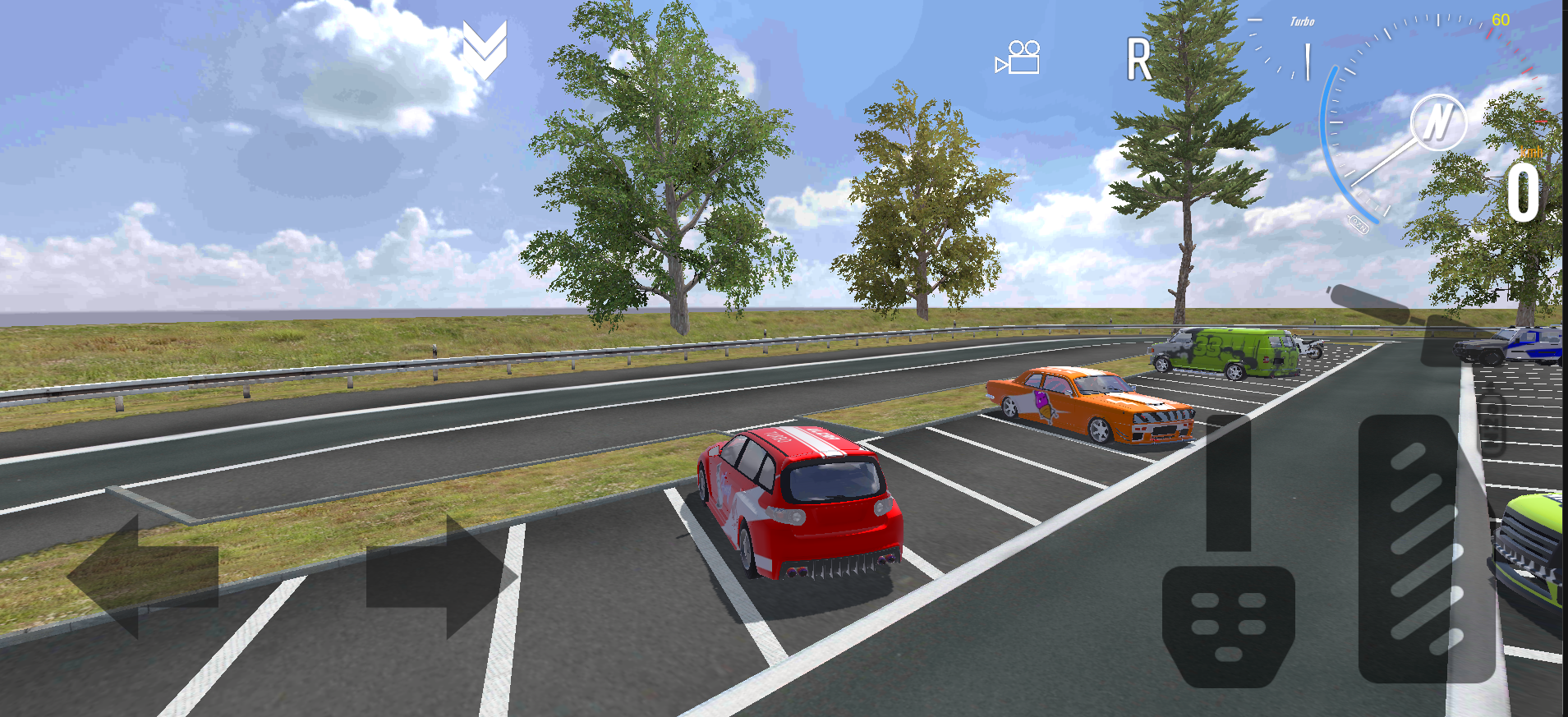1568x717 pixels.
Task: Switch camera with the video camera icon
Action: (1018, 57)
